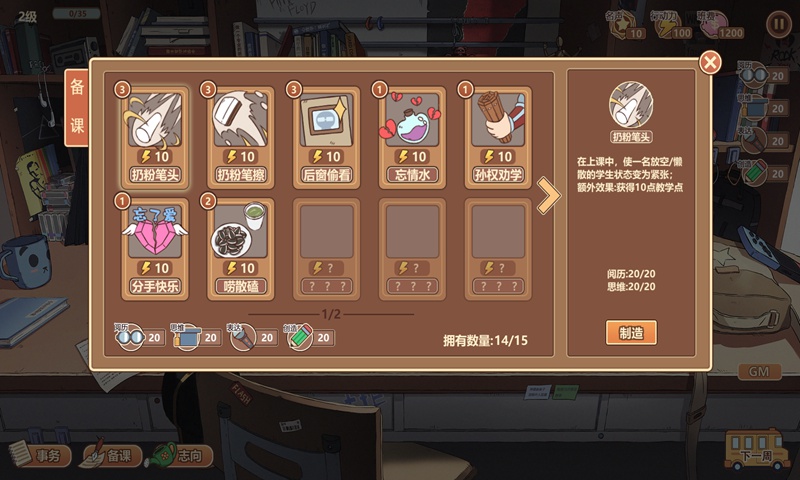Advance to next week with 下一周 bus
This screenshot has width=800, height=480.
757,454
